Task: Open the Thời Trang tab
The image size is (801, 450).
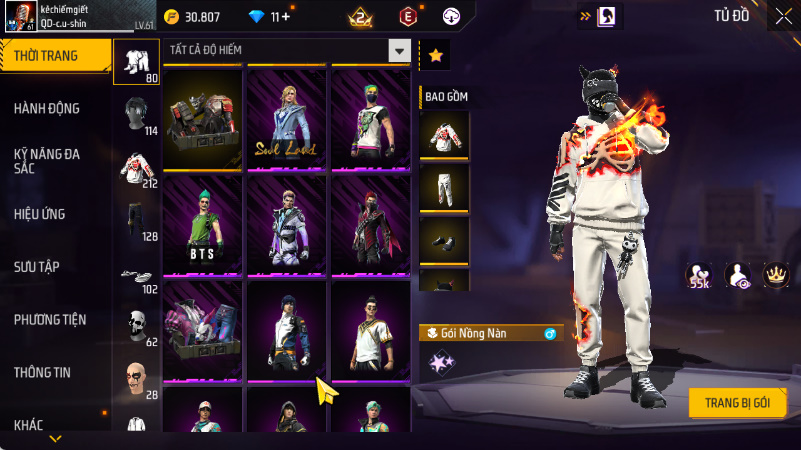Action: [54, 56]
